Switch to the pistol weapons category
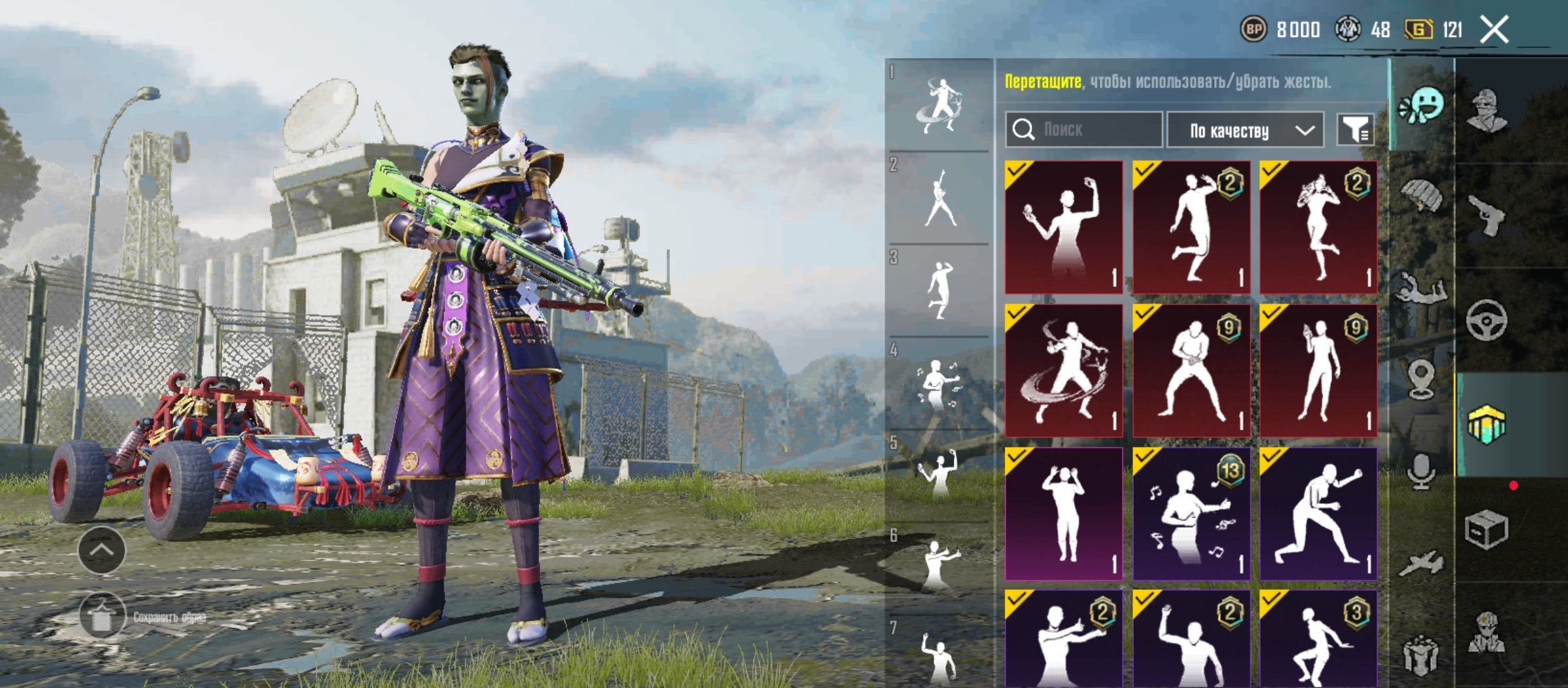Viewport: 1568px width, 688px height. tap(1486, 215)
